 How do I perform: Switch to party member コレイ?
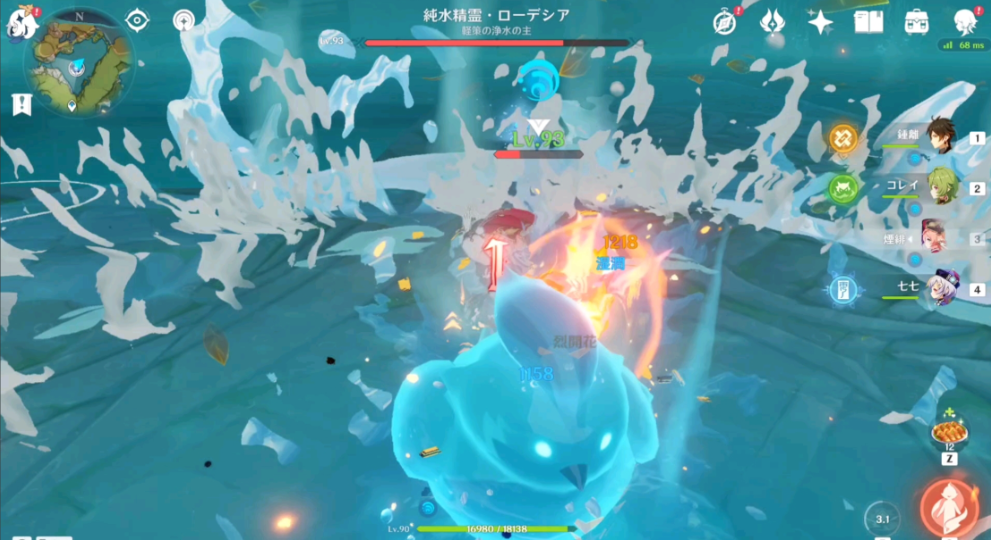(x=940, y=187)
